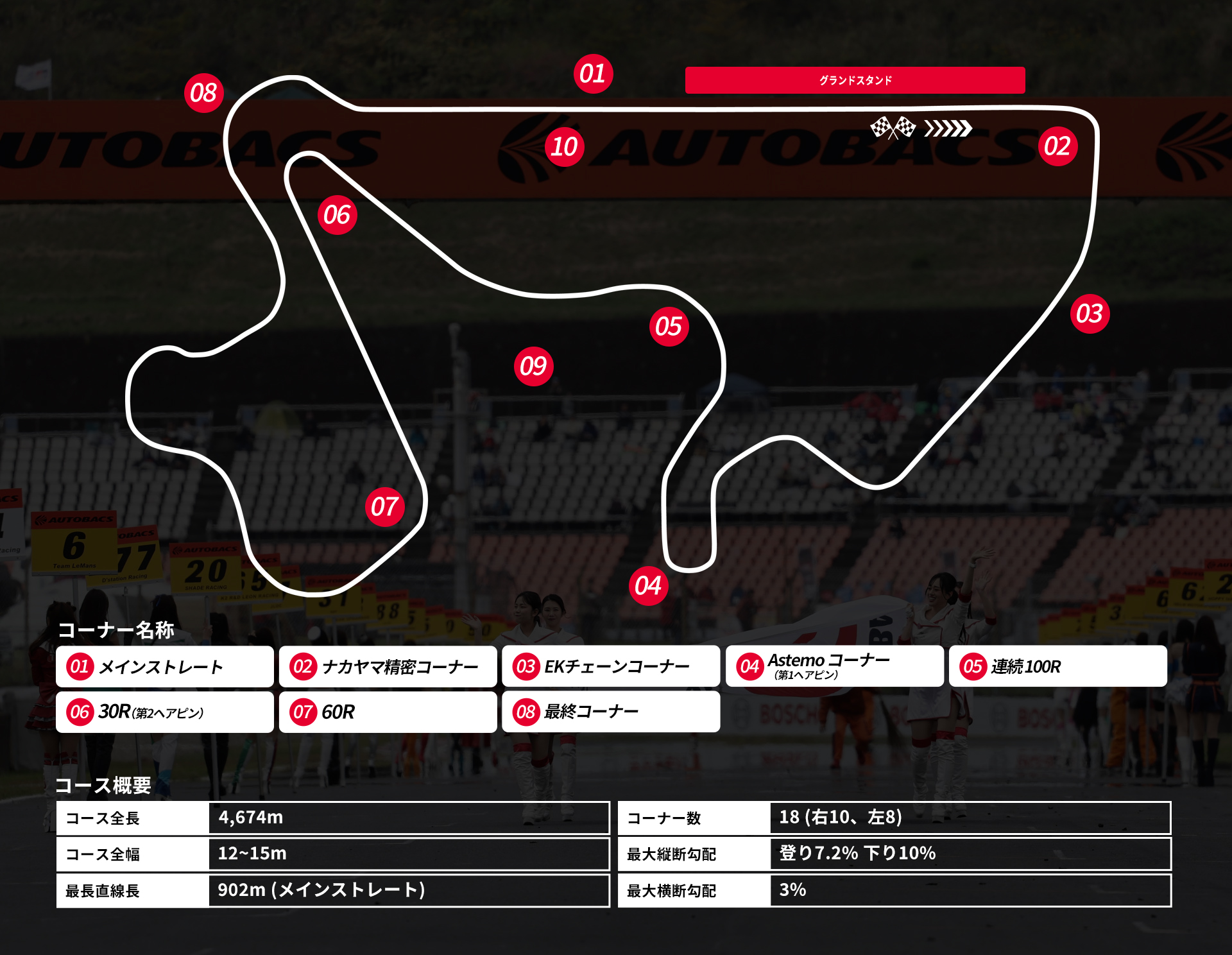1232x955 pixels.
Task: Select marker 09 on the circuit map
Action: pos(533,366)
